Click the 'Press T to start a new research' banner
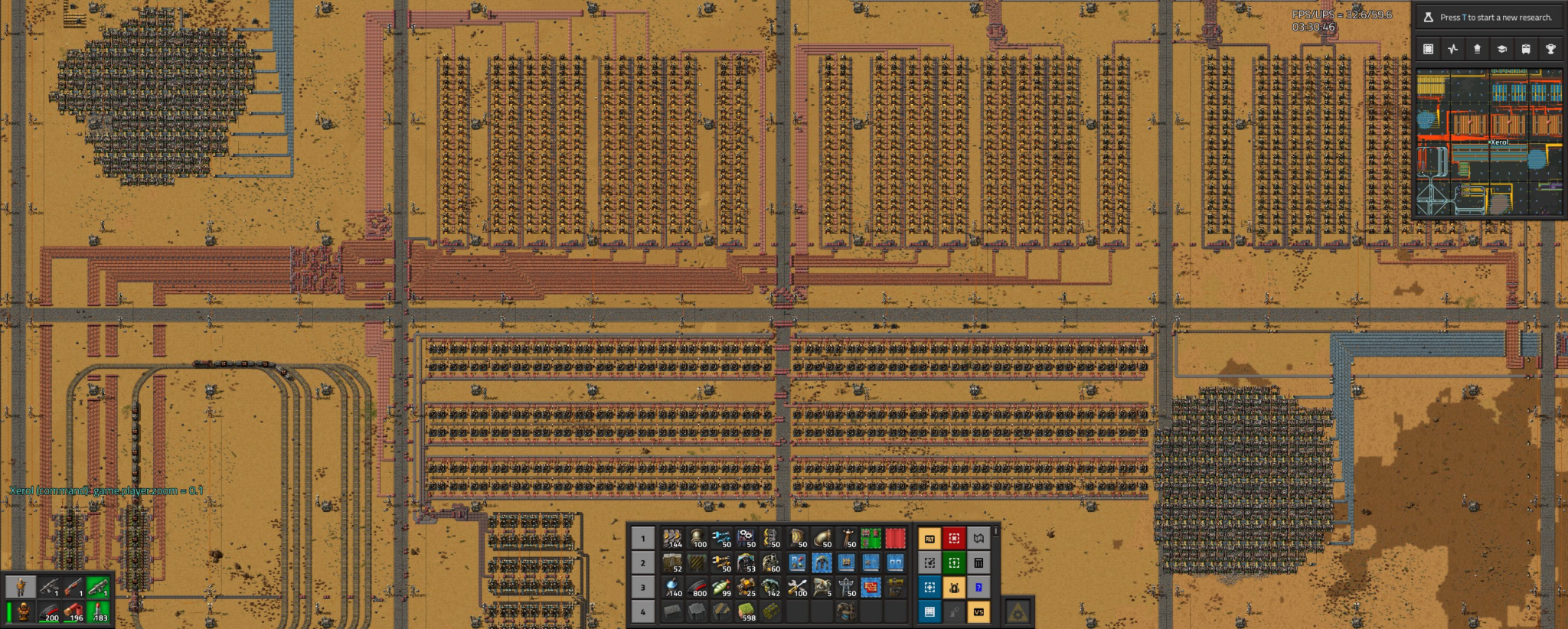The width and height of the screenshot is (1568, 629). 1493,15
